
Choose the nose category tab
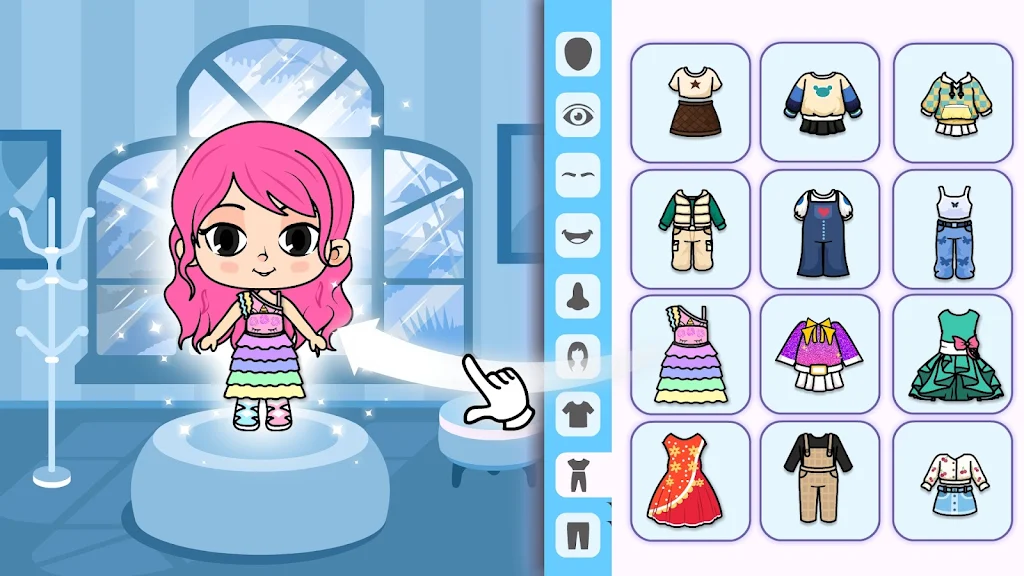[x=578, y=295]
